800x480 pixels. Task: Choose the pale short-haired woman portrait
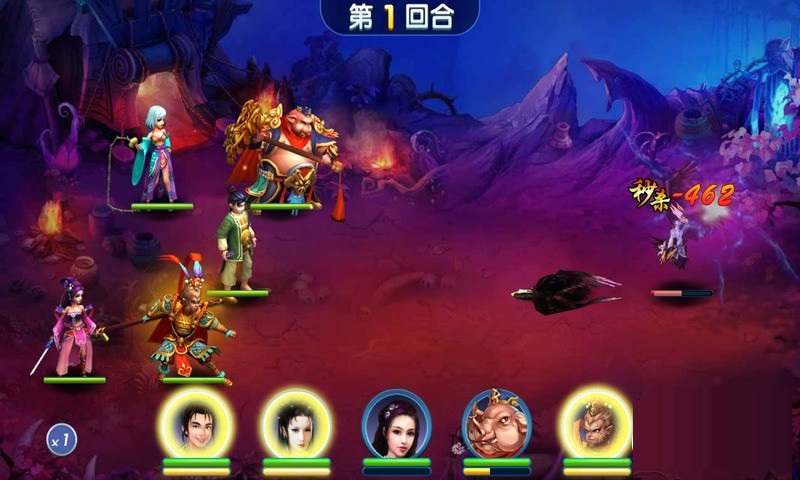[x=296, y=422]
